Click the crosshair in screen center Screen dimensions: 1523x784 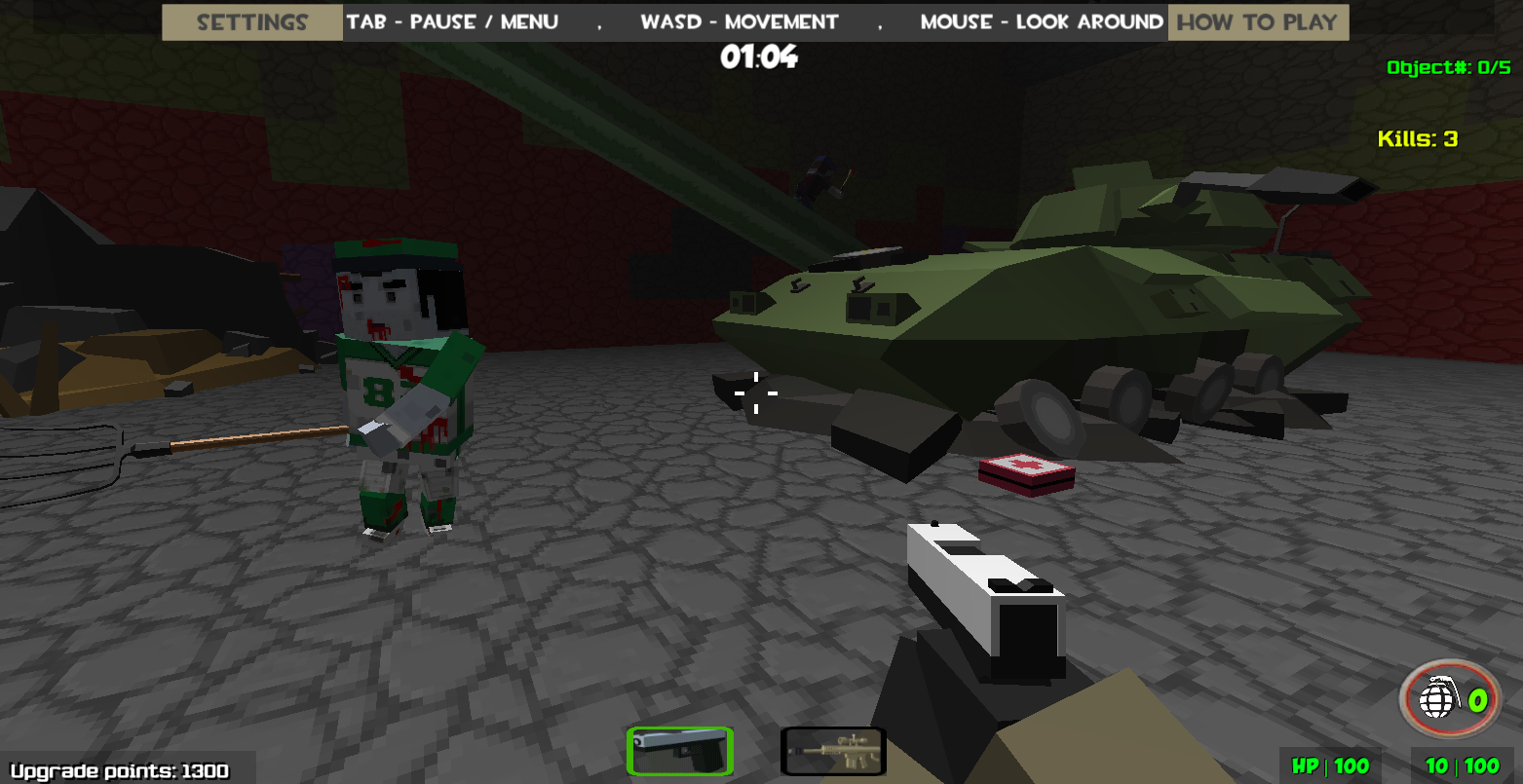[x=756, y=392]
